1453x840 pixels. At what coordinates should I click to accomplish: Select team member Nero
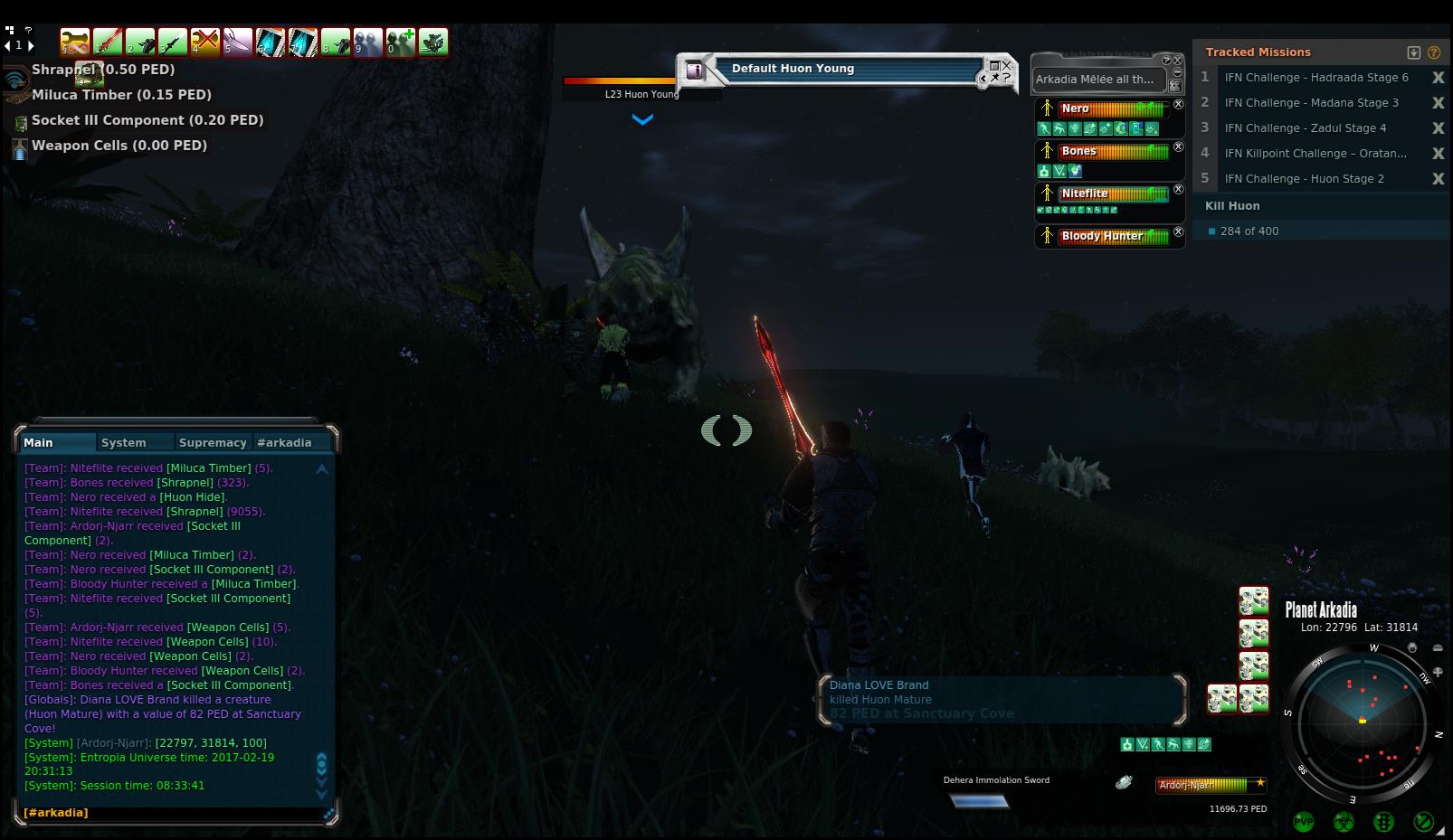click(1075, 109)
